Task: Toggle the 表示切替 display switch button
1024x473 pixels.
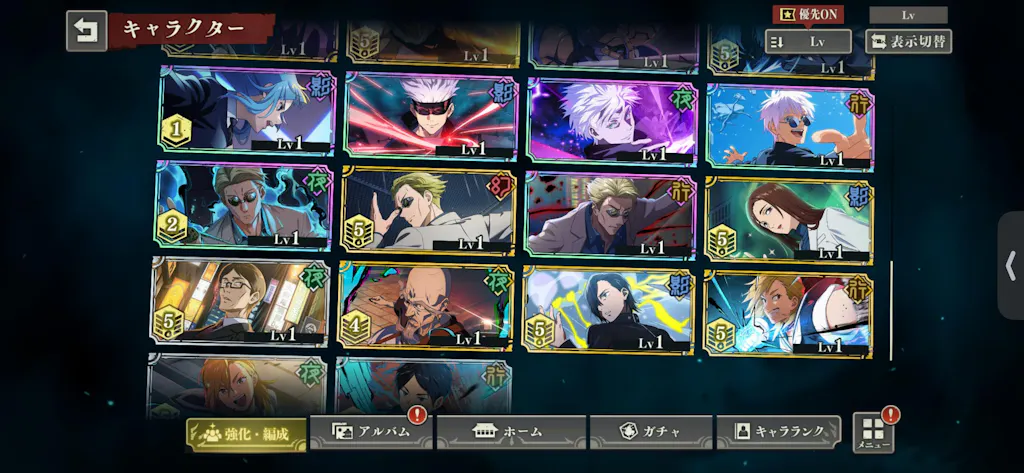Action: 908,42
